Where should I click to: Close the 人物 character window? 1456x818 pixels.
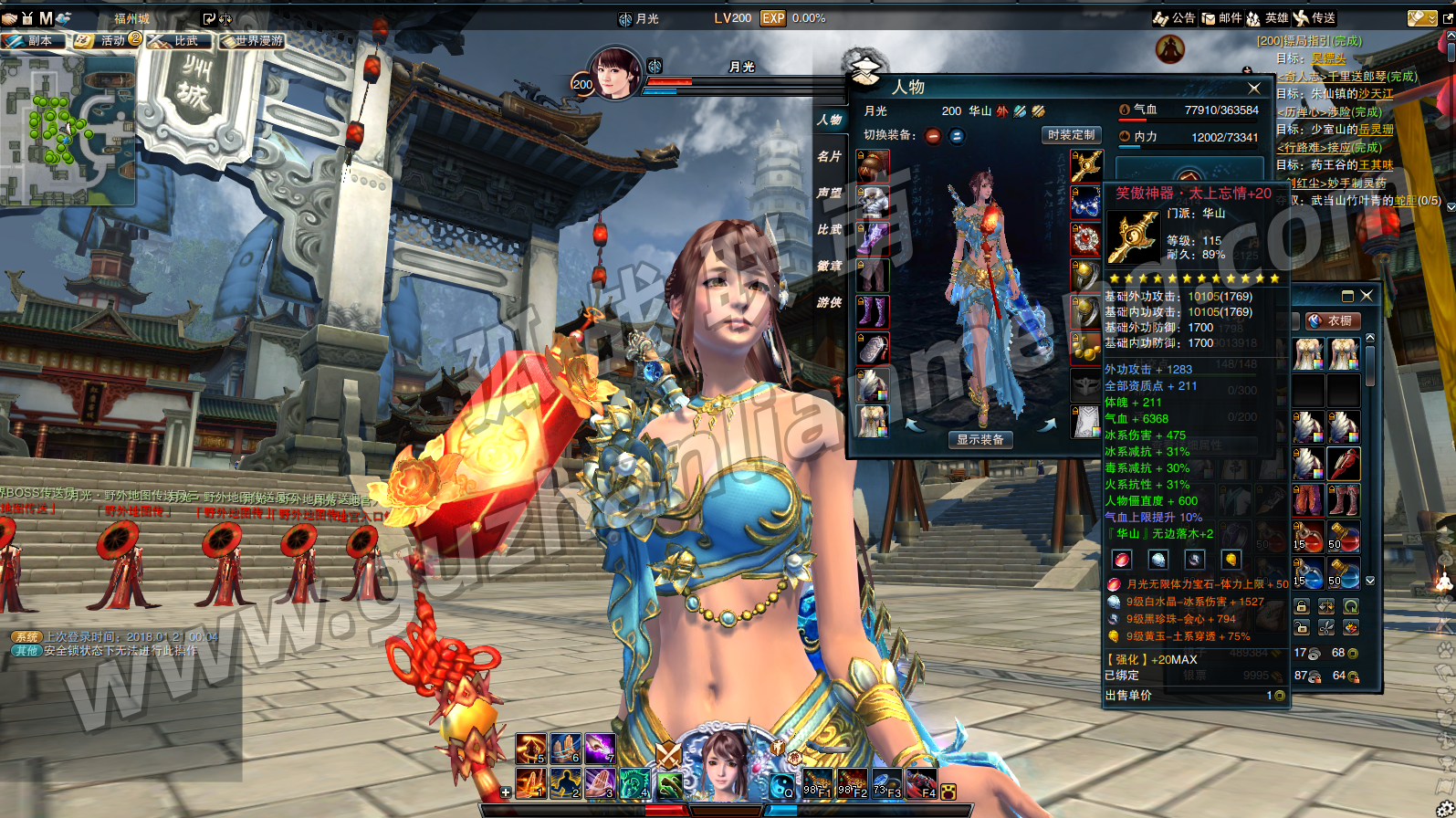click(x=1254, y=88)
